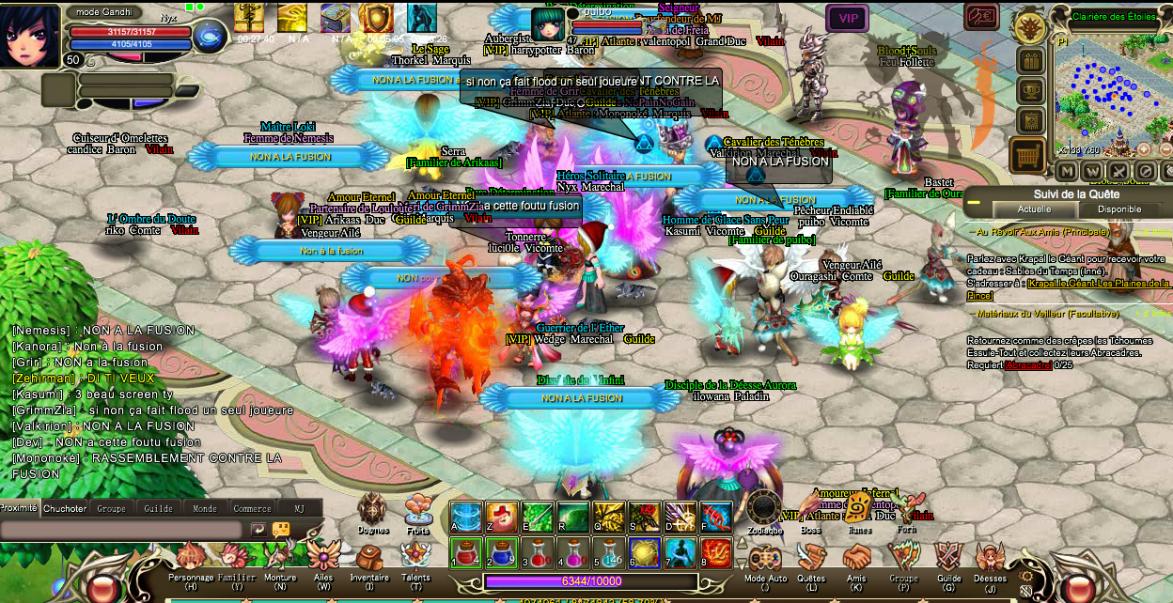The height and width of the screenshot is (603, 1173).
Task: Use the red potion in slot 1
Action: (467, 552)
